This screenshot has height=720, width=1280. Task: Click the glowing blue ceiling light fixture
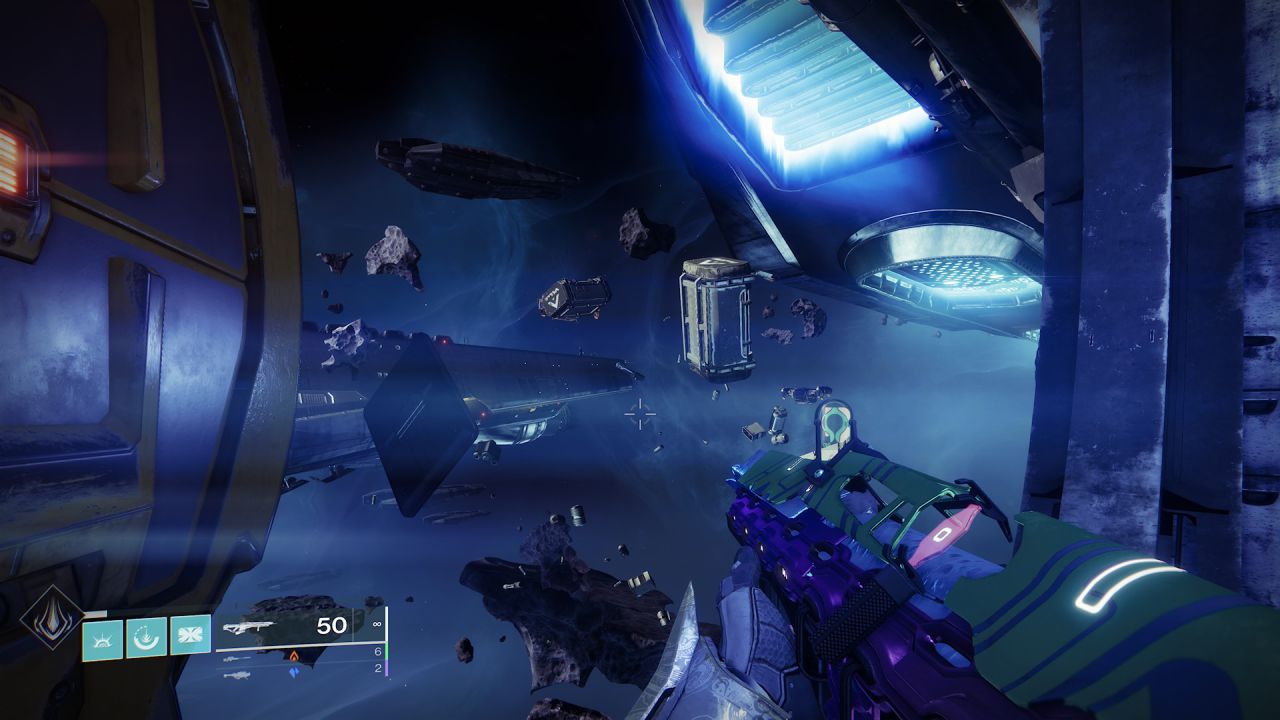(x=810, y=80)
